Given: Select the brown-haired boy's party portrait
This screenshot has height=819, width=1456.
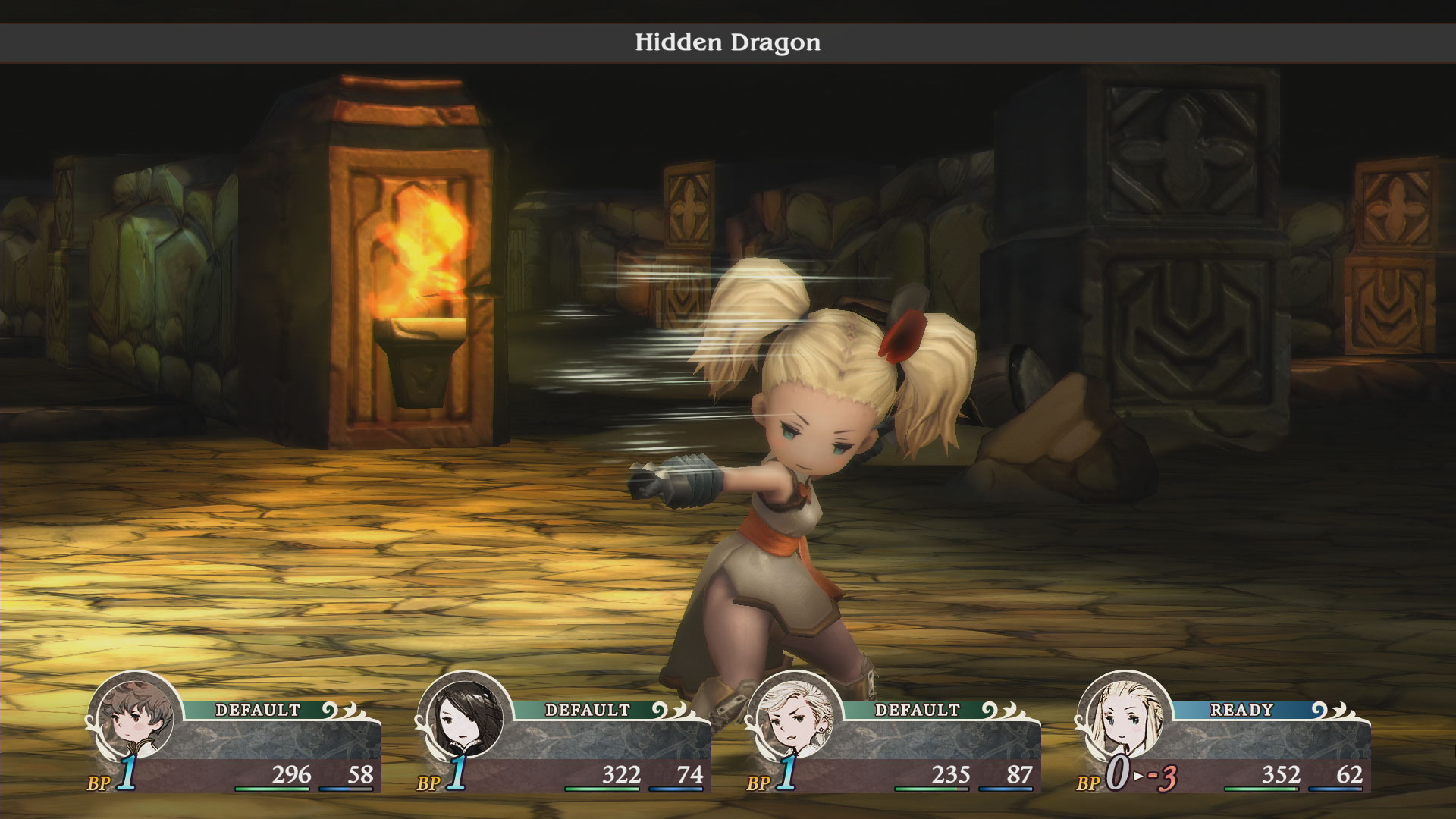Looking at the screenshot, I should point(135,718).
